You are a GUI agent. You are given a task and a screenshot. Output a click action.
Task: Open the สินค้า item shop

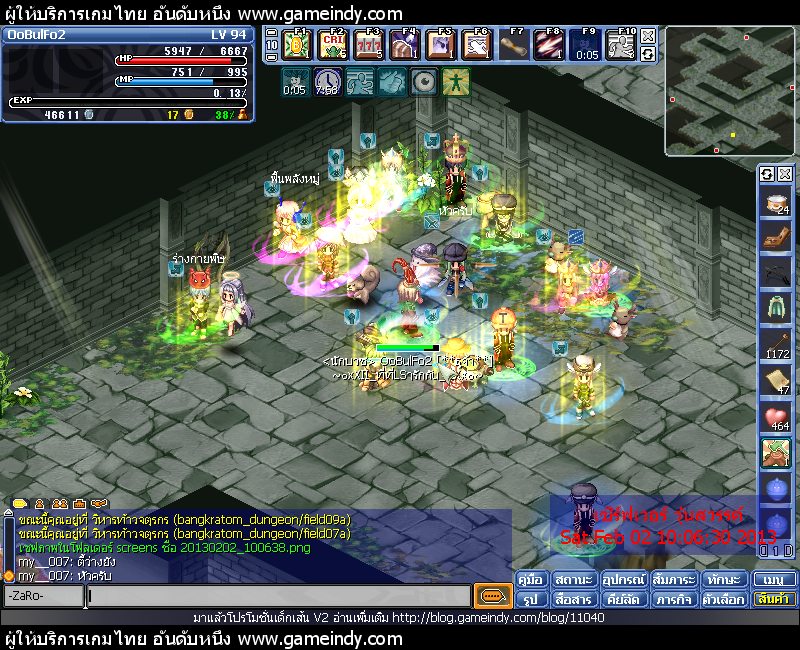coord(774,599)
